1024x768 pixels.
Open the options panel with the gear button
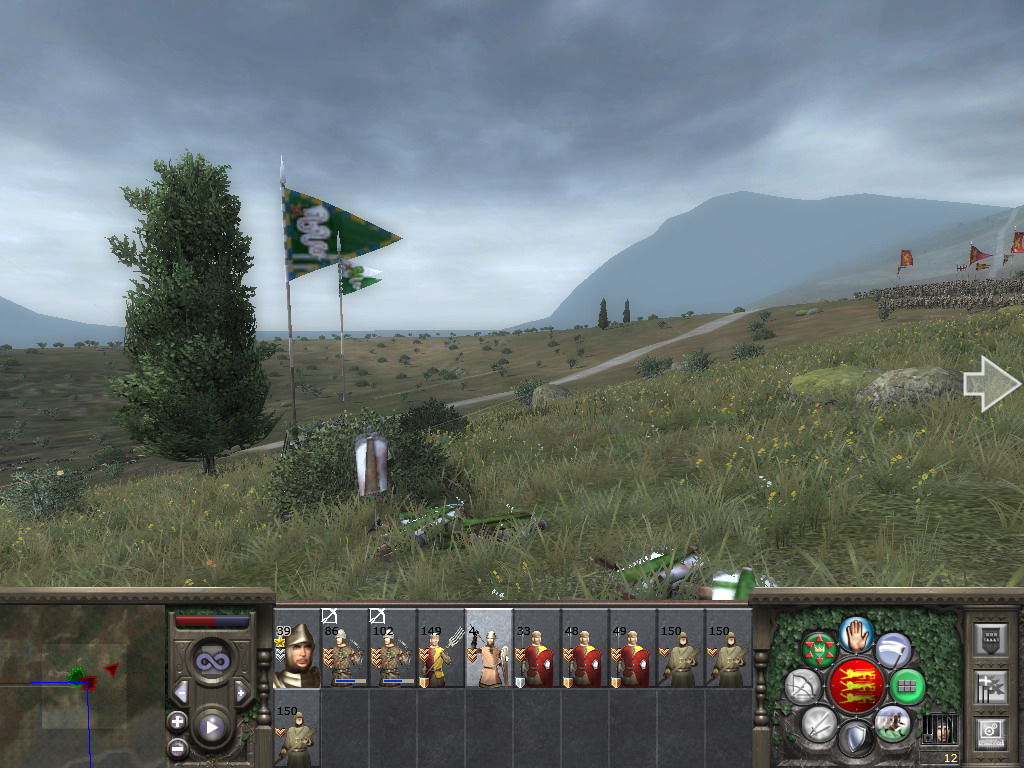pyautogui.click(x=989, y=732)
